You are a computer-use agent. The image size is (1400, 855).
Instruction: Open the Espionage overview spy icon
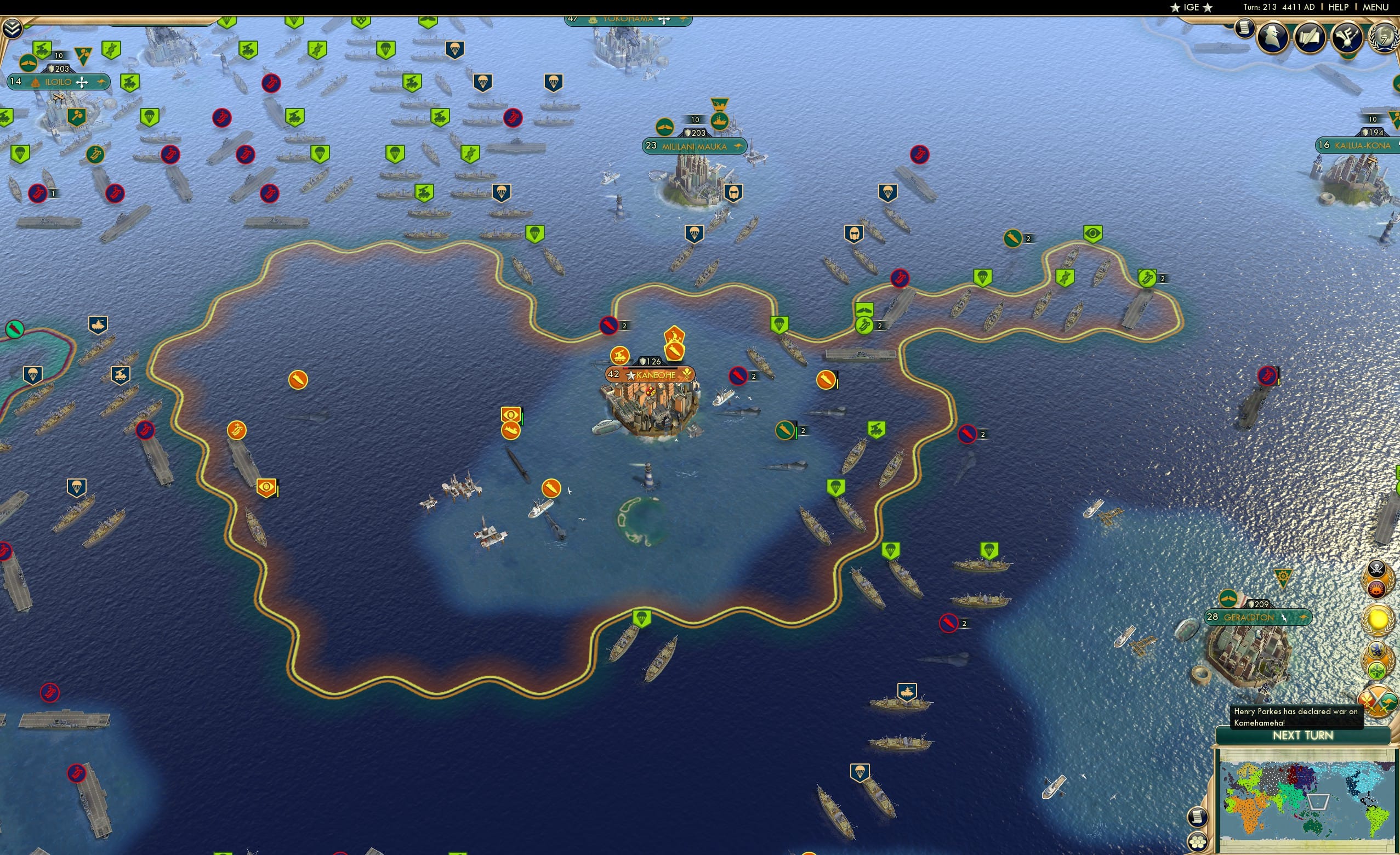coord(1272,37)
